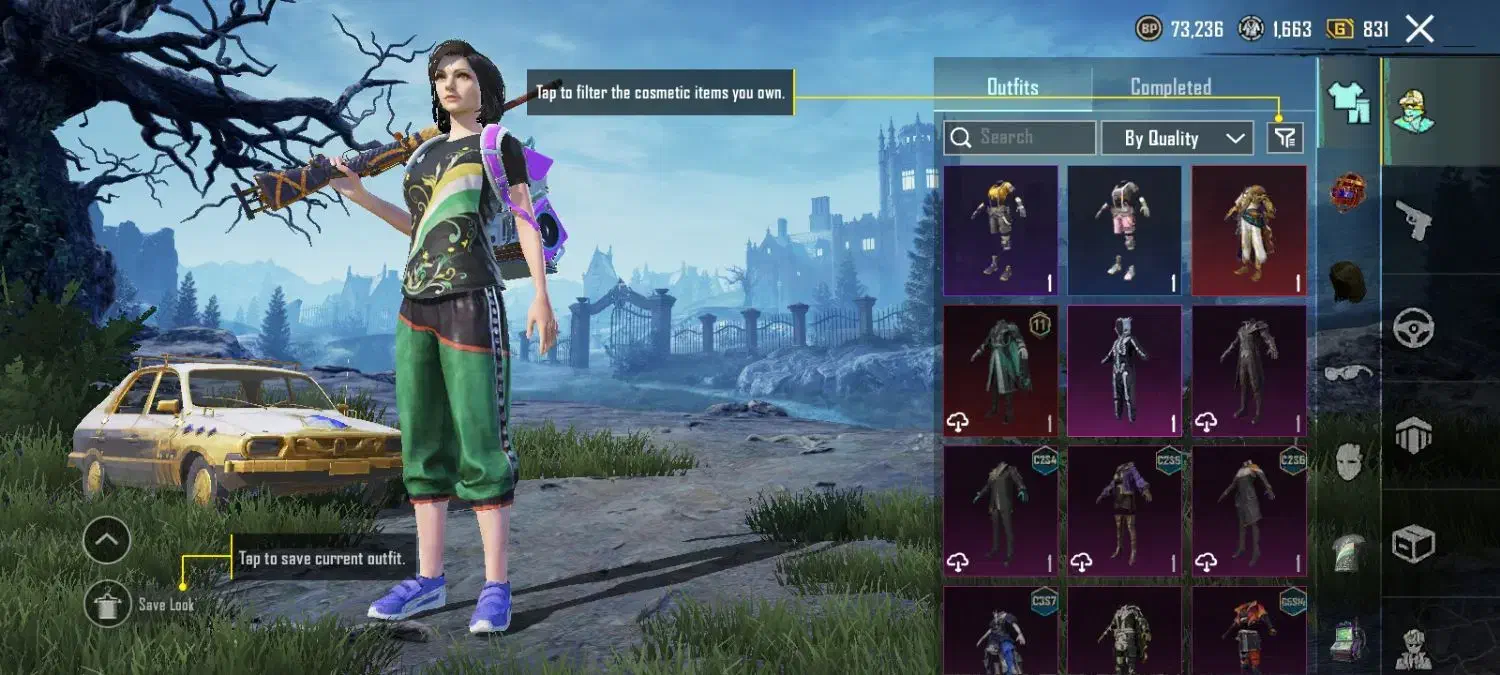The width and height of the screenshot is (1500, 675).
Task: Switch to the Outfits tab
Action: click(x=1012, y=87)
